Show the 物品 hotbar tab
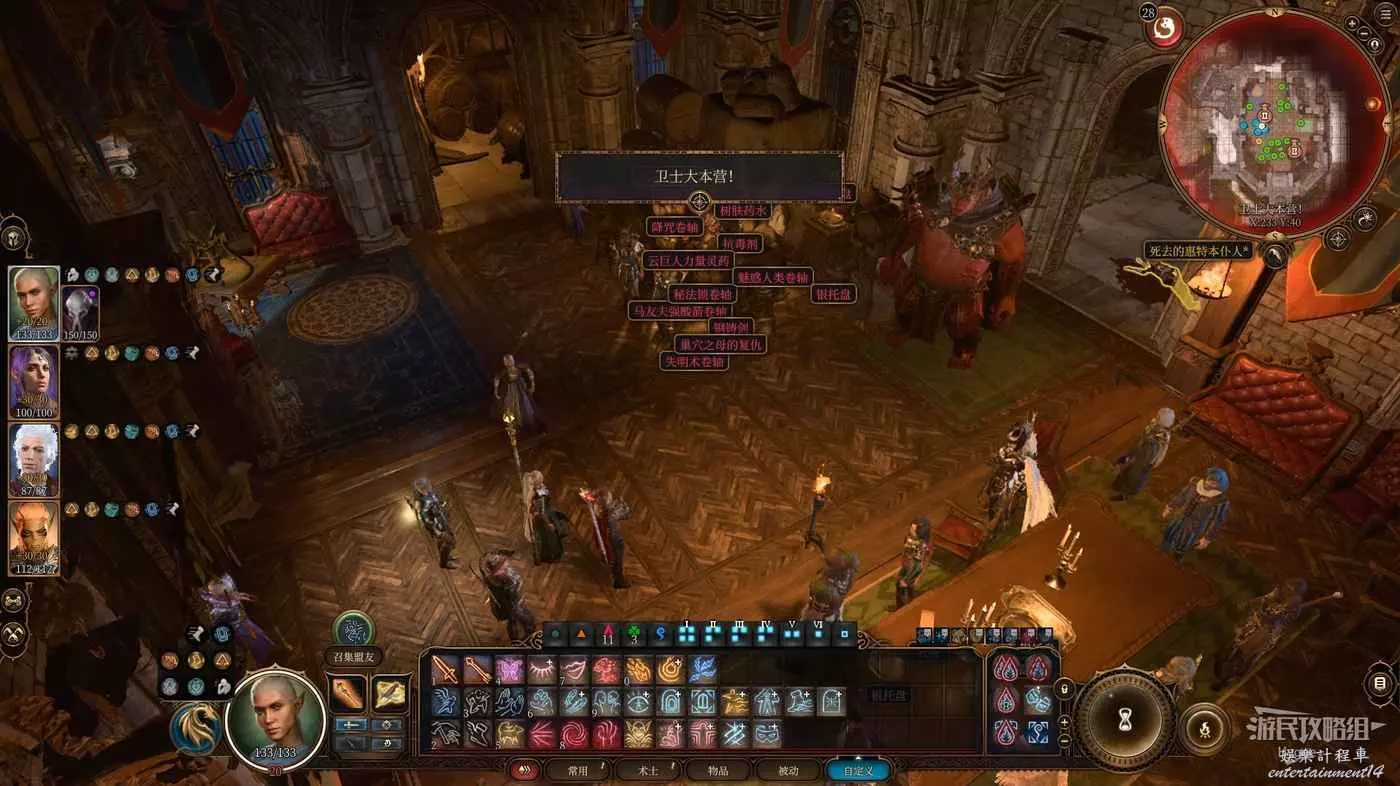 click(717, 771)
